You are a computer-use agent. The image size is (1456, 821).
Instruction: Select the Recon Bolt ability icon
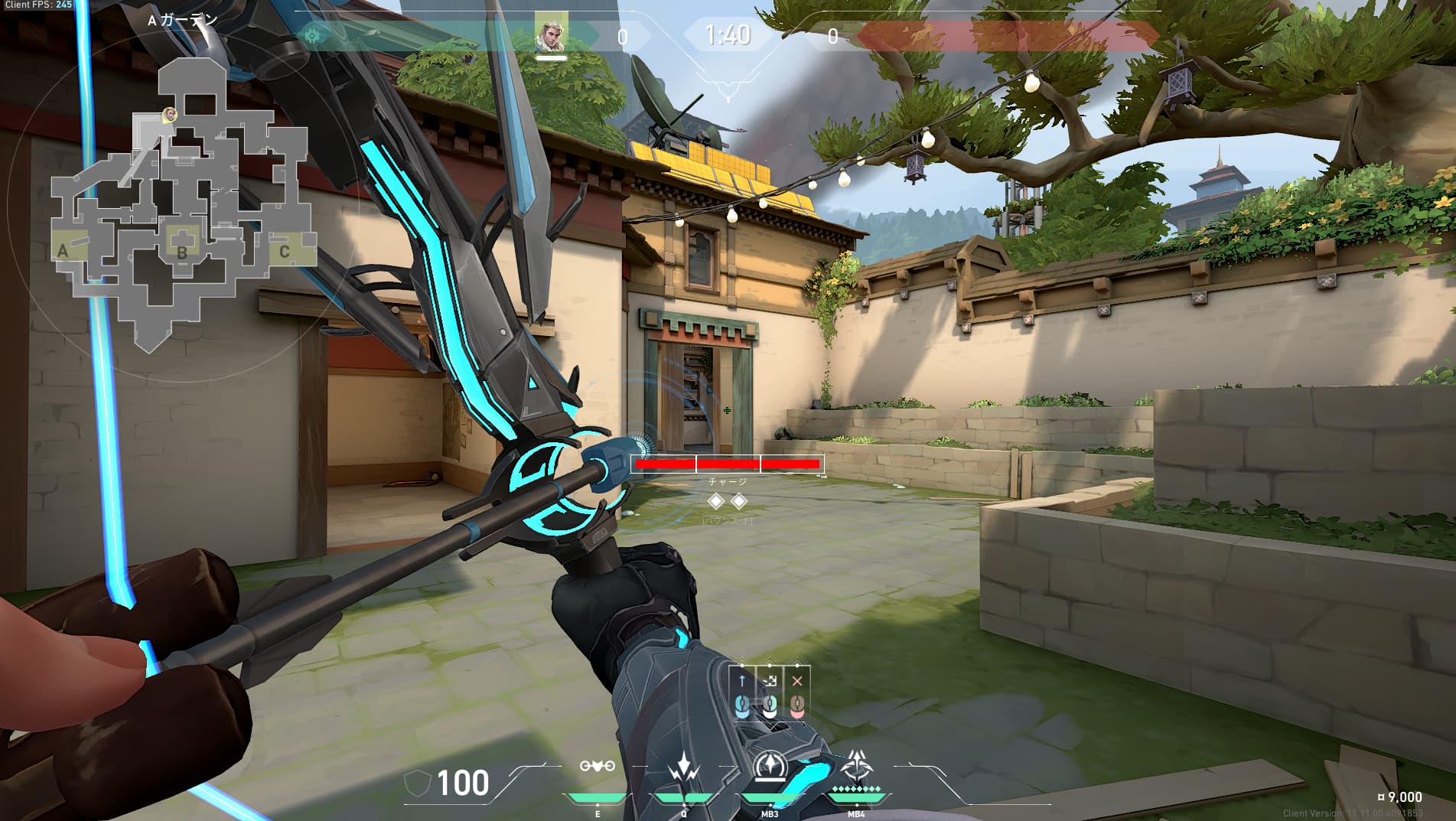[769, 767]
